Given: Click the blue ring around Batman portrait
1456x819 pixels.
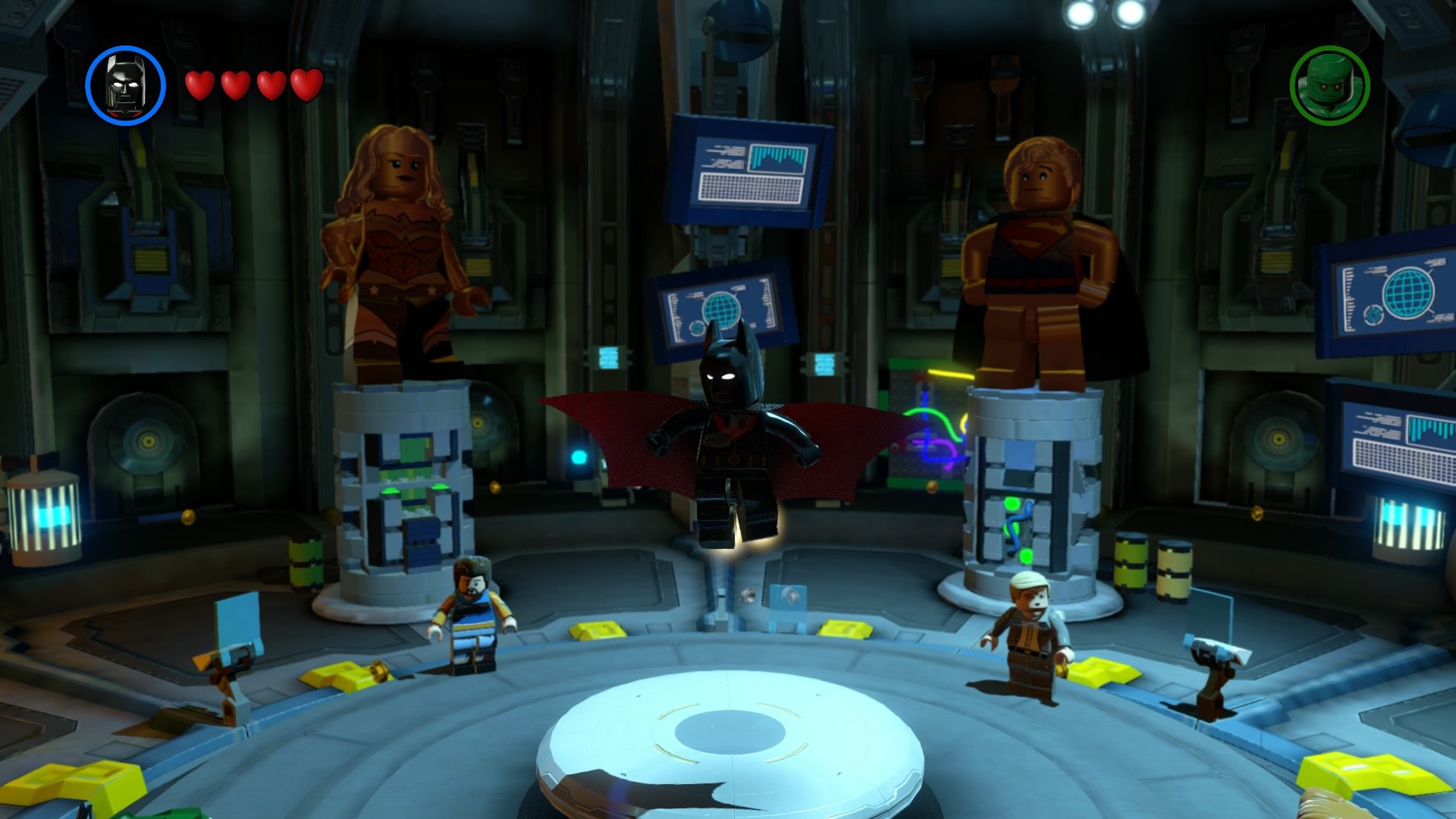Looking at the screenshot, I should click(124, 48).
